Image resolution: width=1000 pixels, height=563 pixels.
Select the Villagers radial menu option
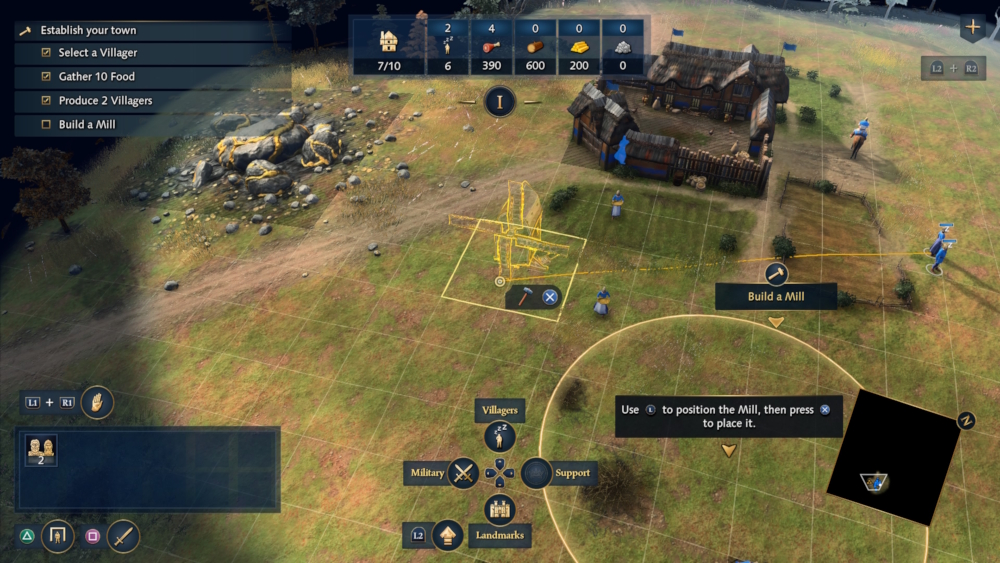[499, 436]
